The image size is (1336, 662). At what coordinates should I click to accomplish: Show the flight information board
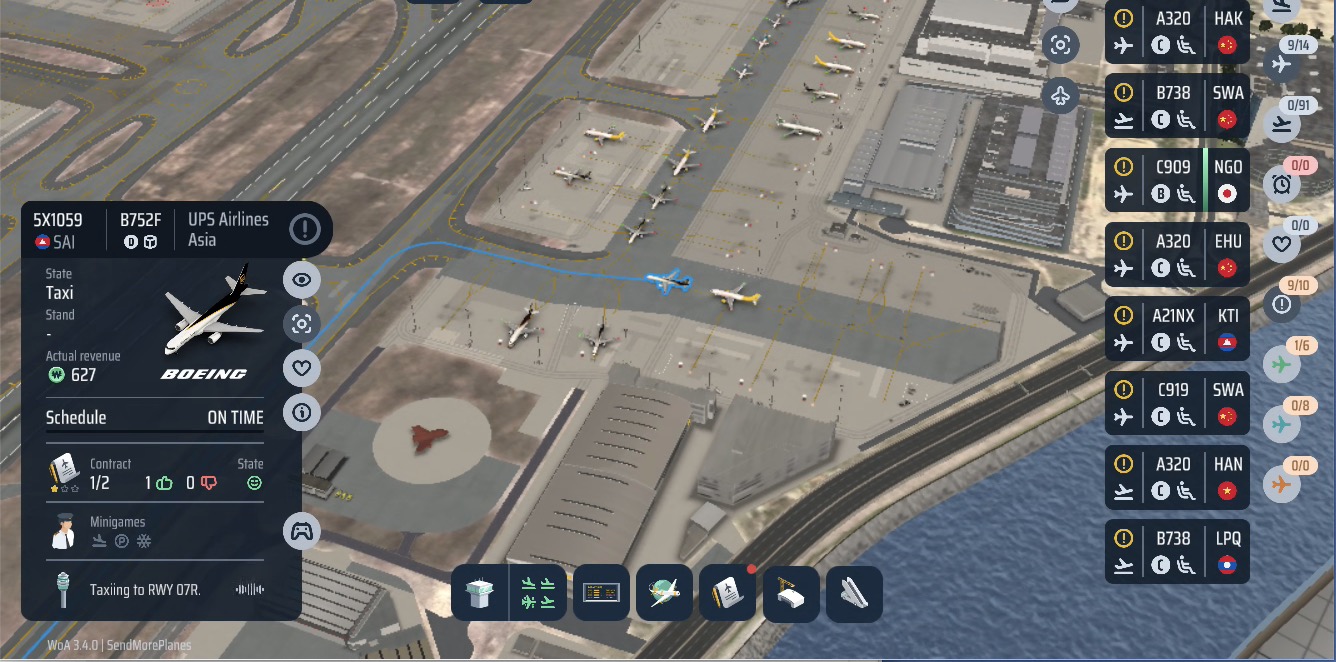pyautogui.click(x=602, y=594)
